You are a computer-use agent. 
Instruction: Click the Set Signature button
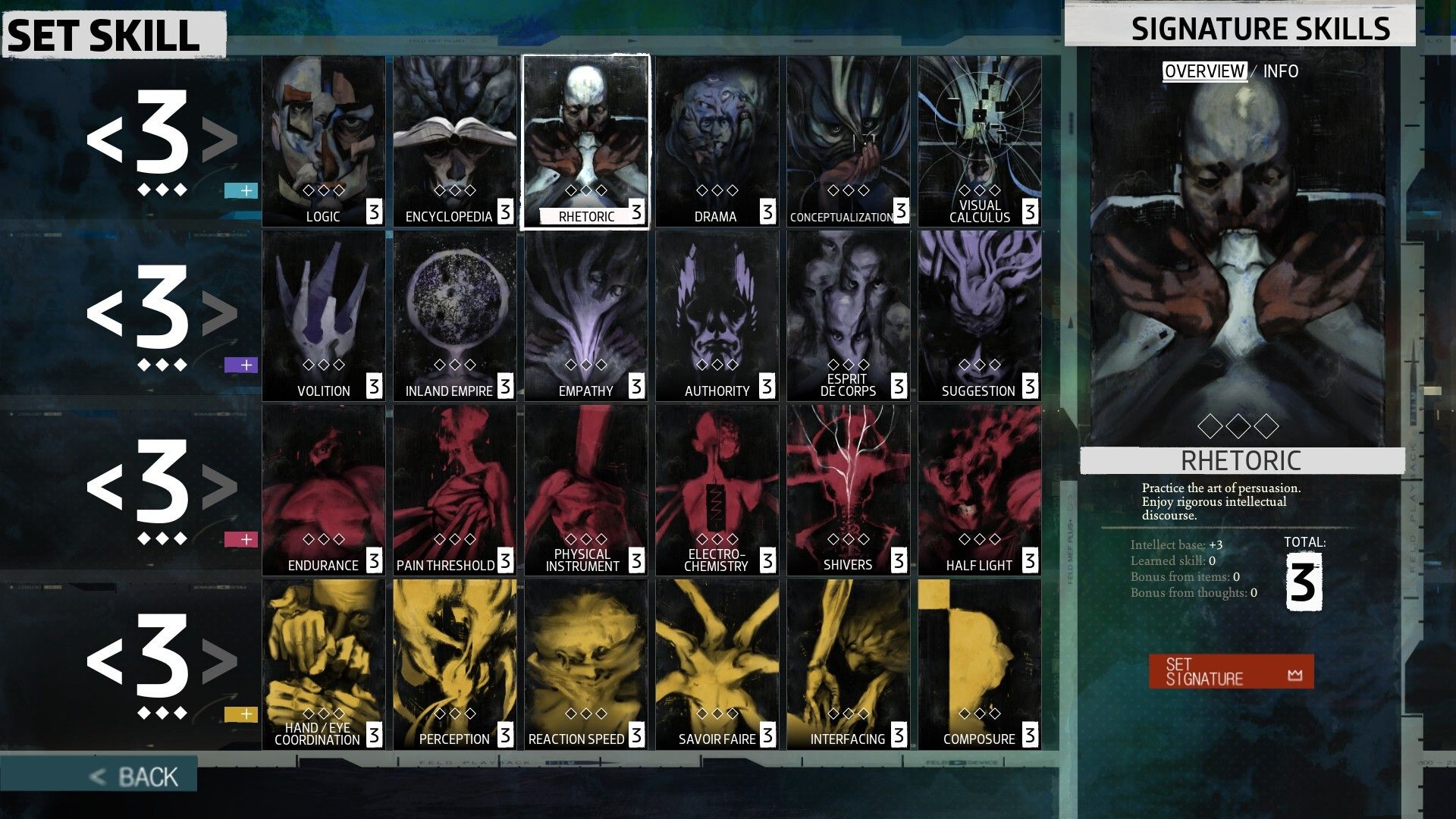(1230, 672)
